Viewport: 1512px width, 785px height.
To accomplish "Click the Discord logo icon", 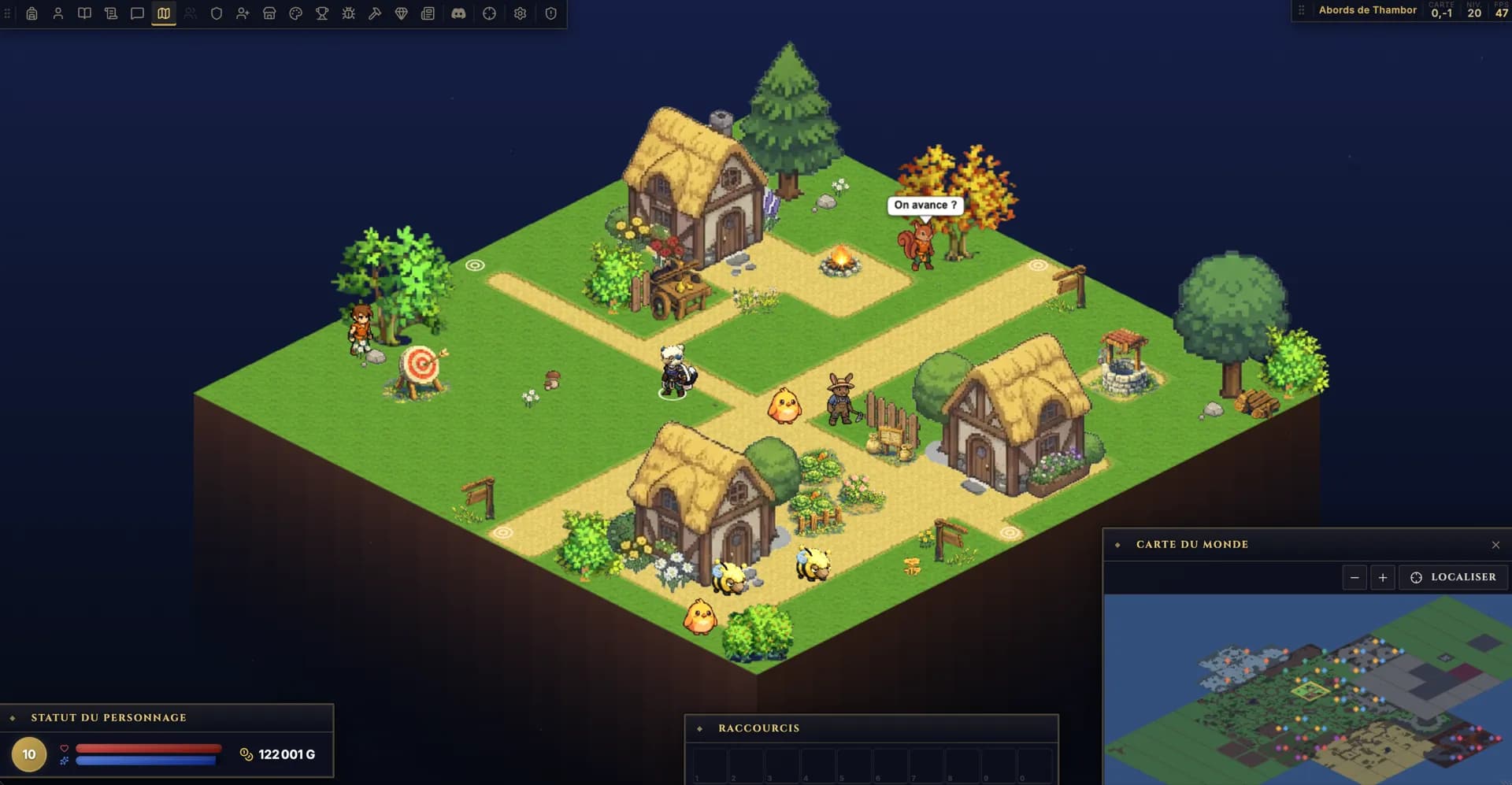I will tap(458, 13).
